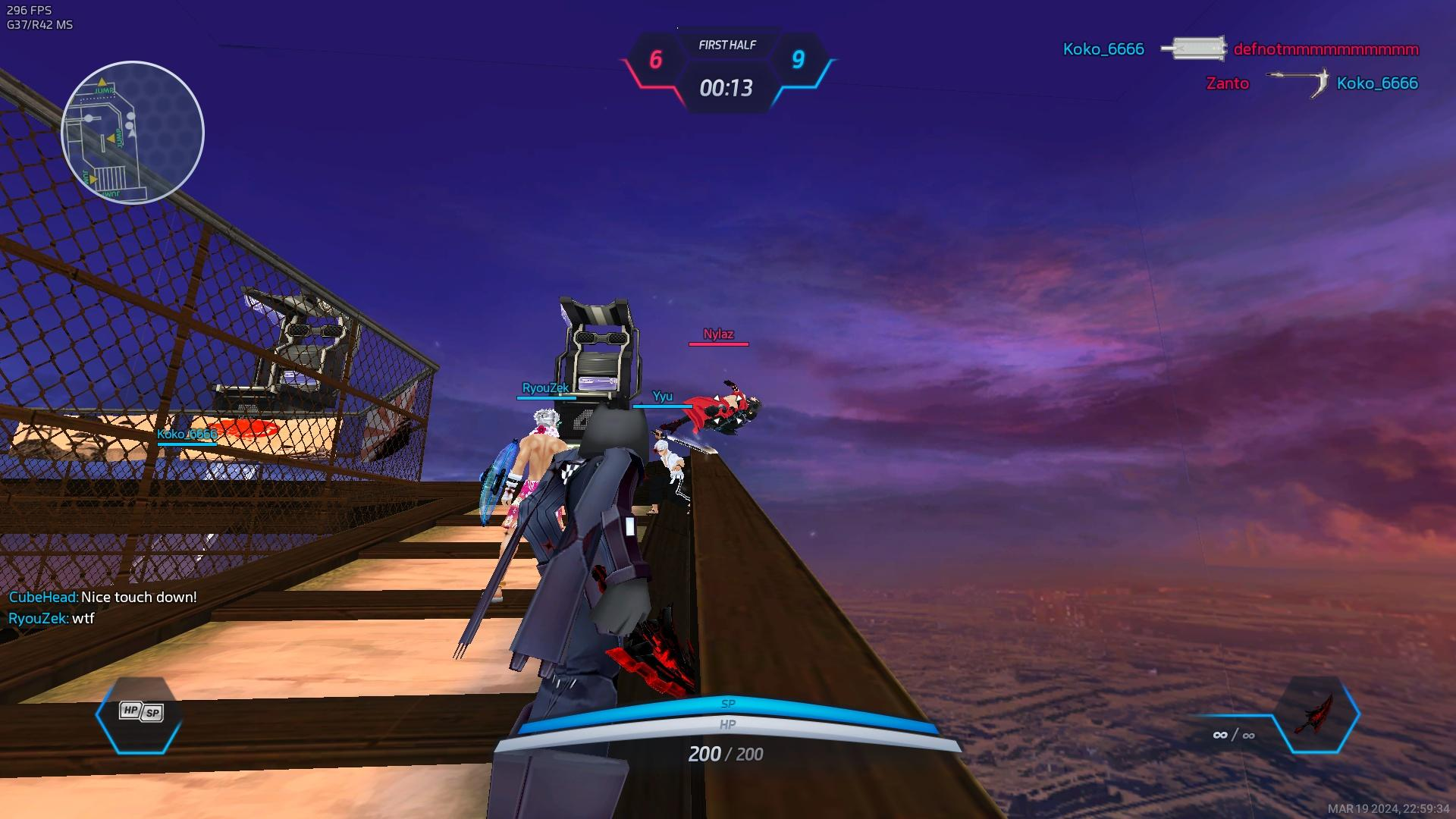Click CubeHead's chat message
Image resolution: width=1456 pixels, height=819 pixels.
(x=102, y=598)
